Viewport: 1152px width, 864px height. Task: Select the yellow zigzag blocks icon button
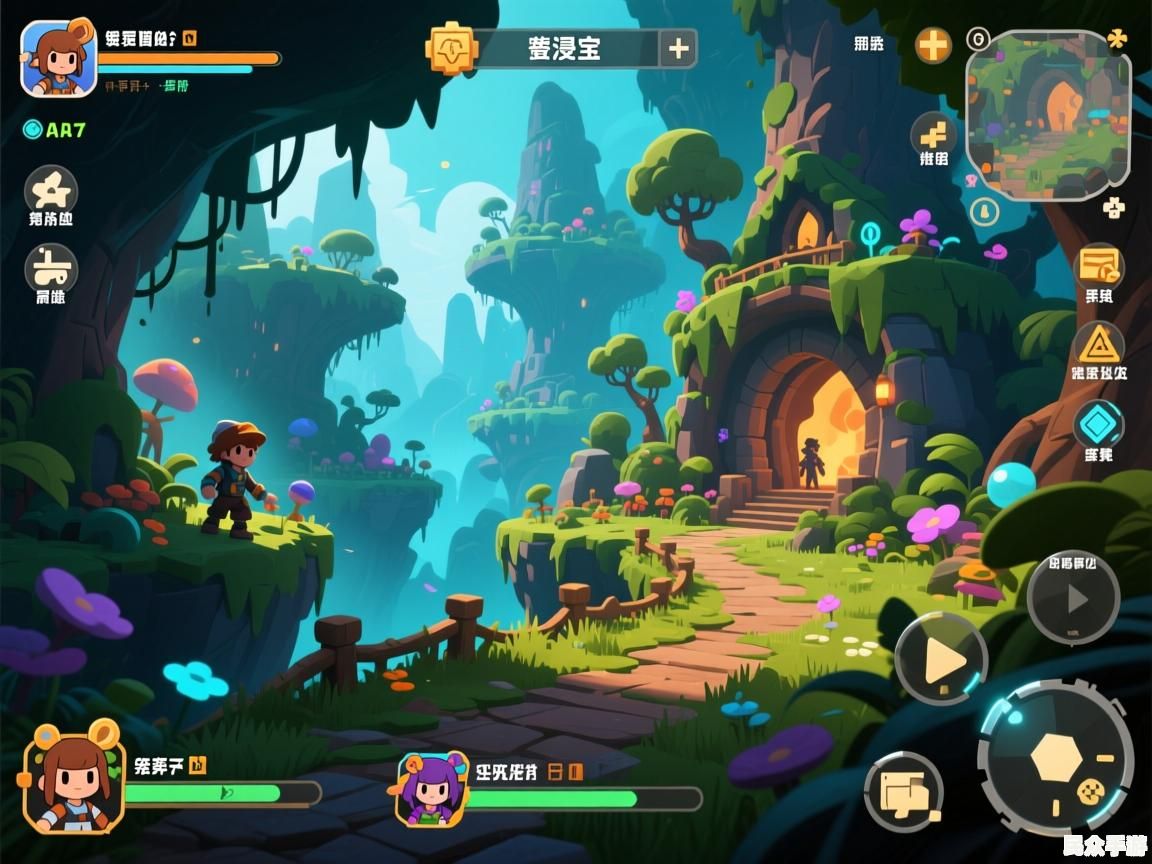[933, 135]
